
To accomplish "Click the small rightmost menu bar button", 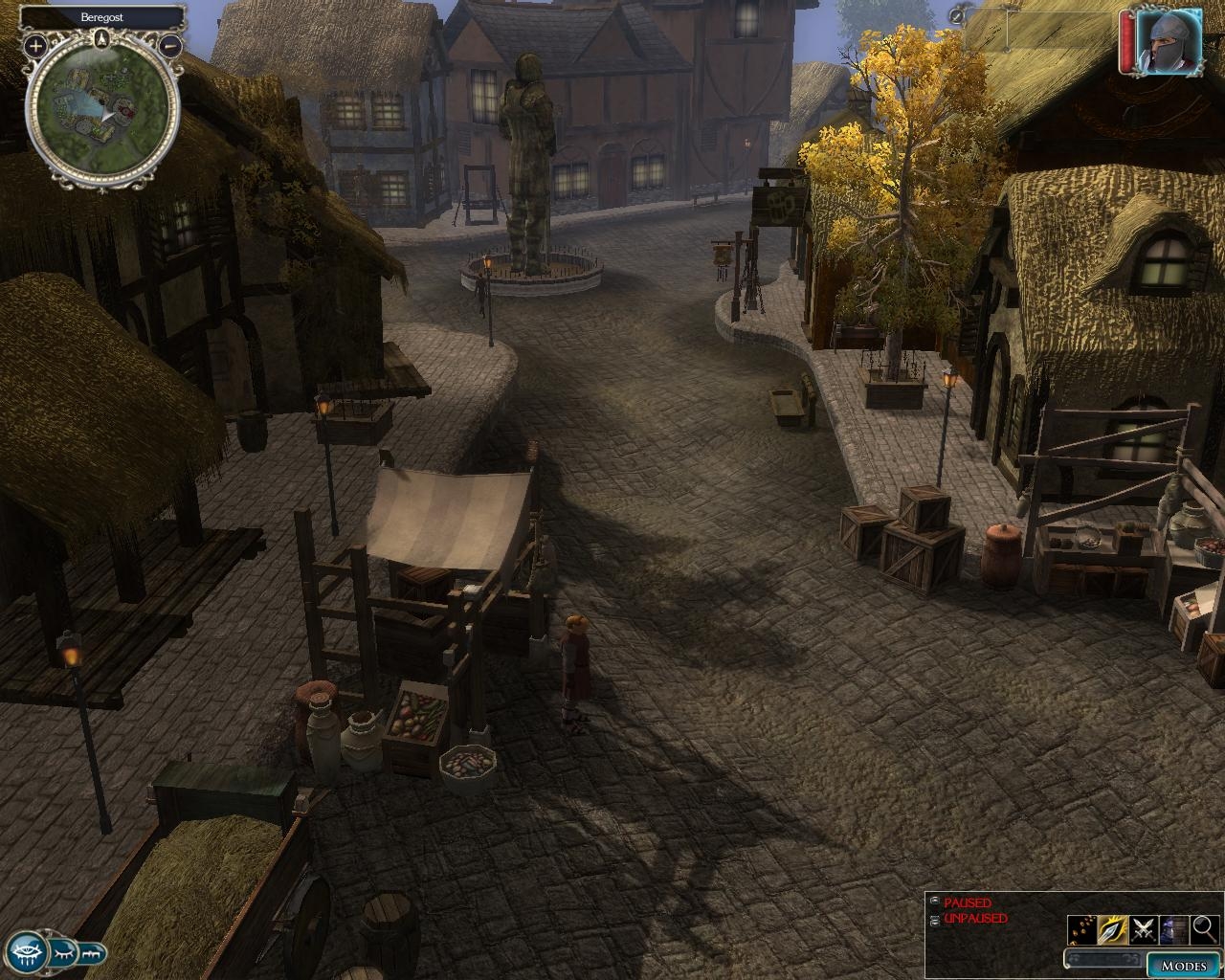I will (92, 953).
